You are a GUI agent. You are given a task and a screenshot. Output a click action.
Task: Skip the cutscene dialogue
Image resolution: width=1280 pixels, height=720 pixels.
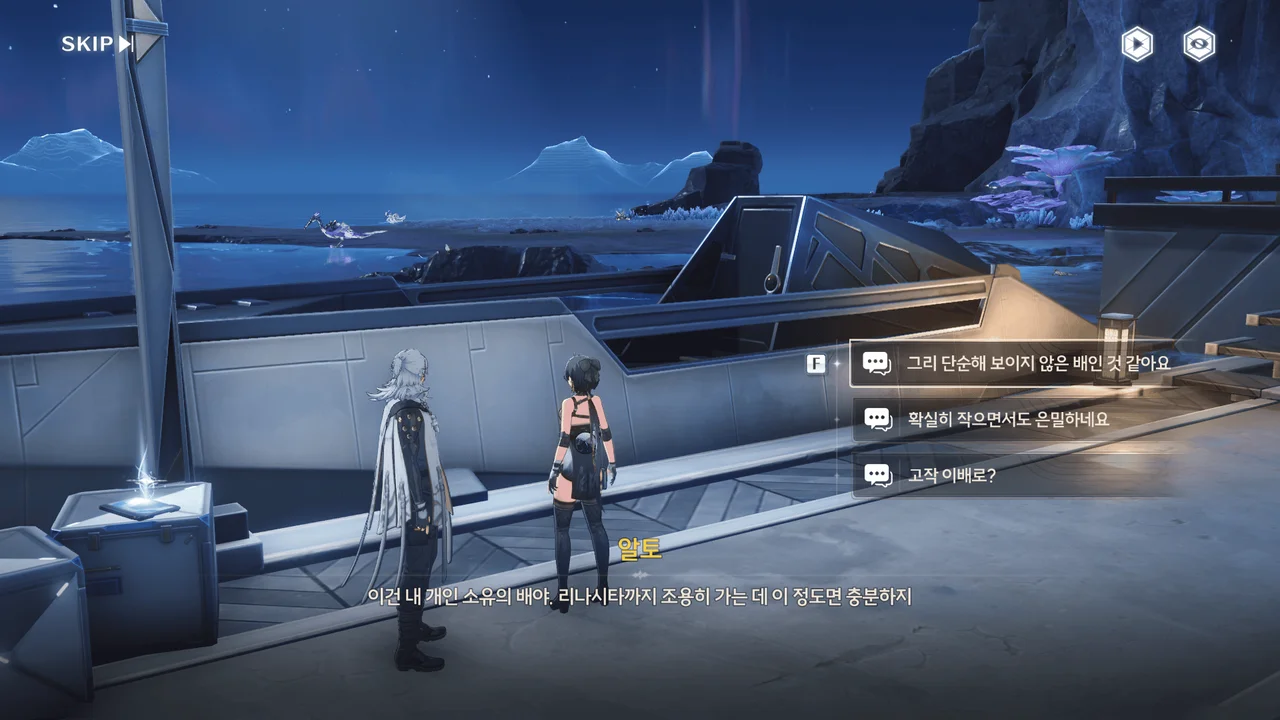point(97,44)
